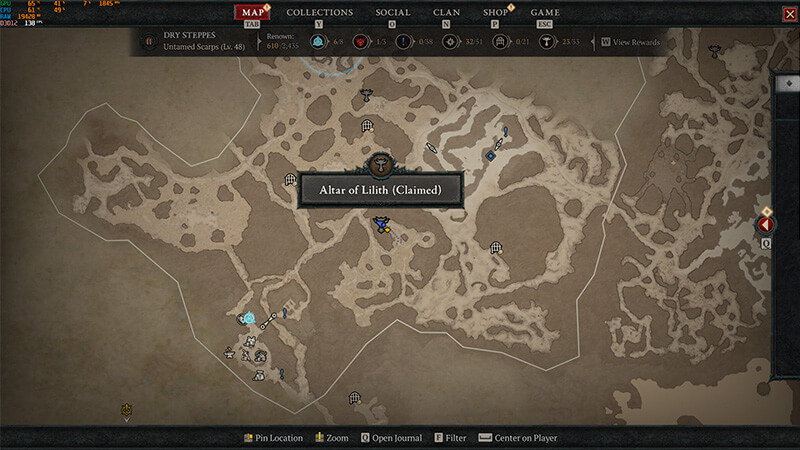Select the glowing cyan waypoint marker
The width and height of the screenshot is (800, 450).
pyautogui.click(x=248, y=319)
